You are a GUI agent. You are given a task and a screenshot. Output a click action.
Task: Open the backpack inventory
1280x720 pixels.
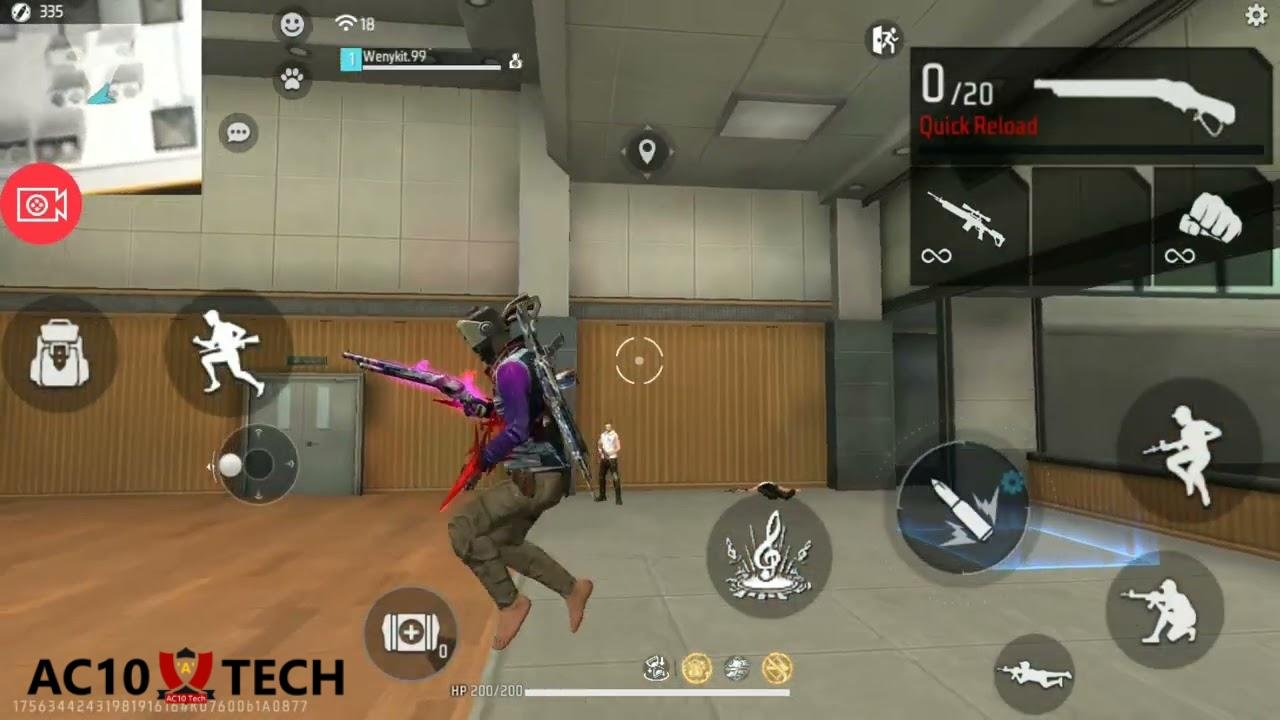click(x=57, y=350)
